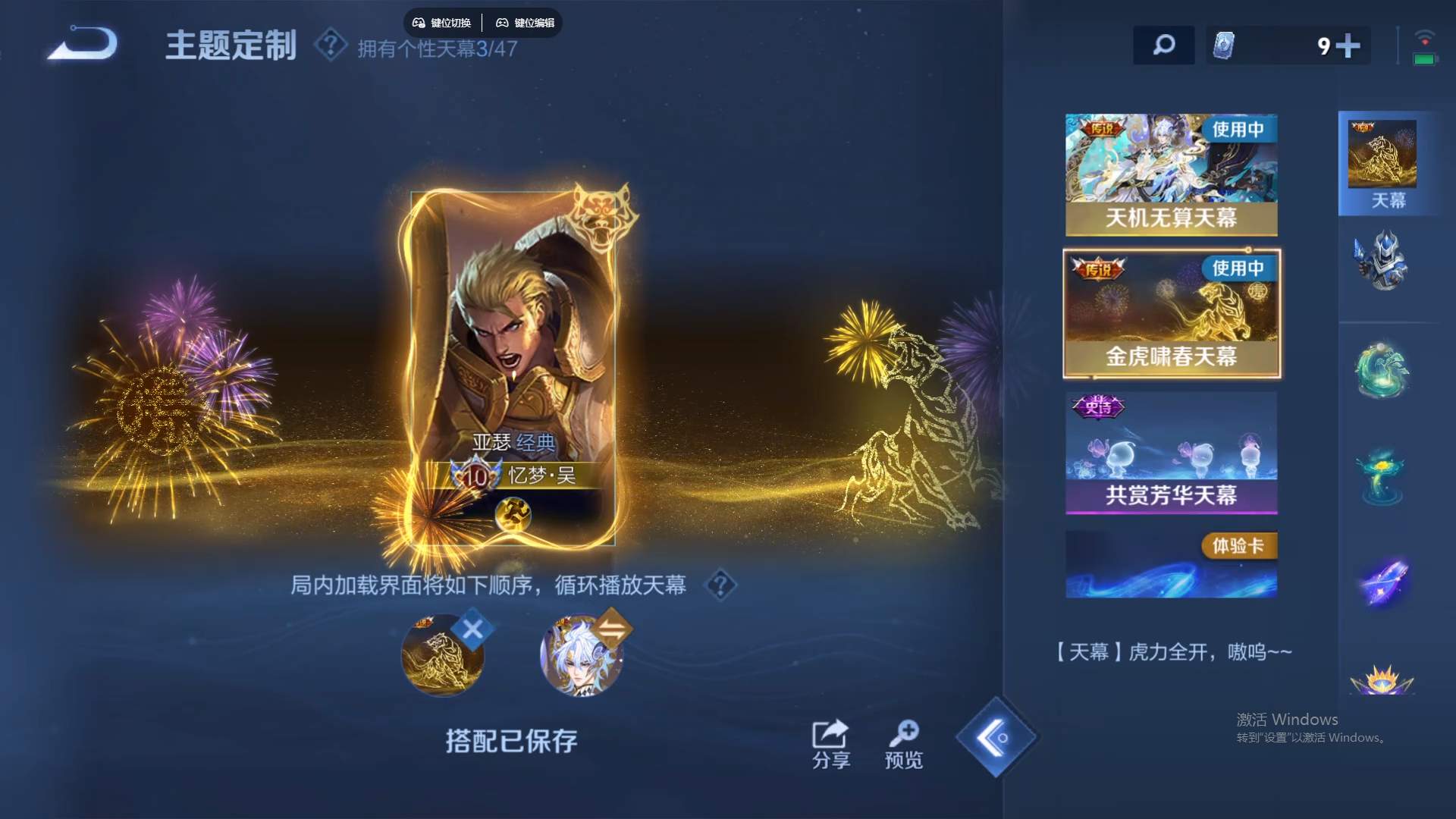Select the 共赏芳华天幕 thumbnail

(x=1171, y=453)
